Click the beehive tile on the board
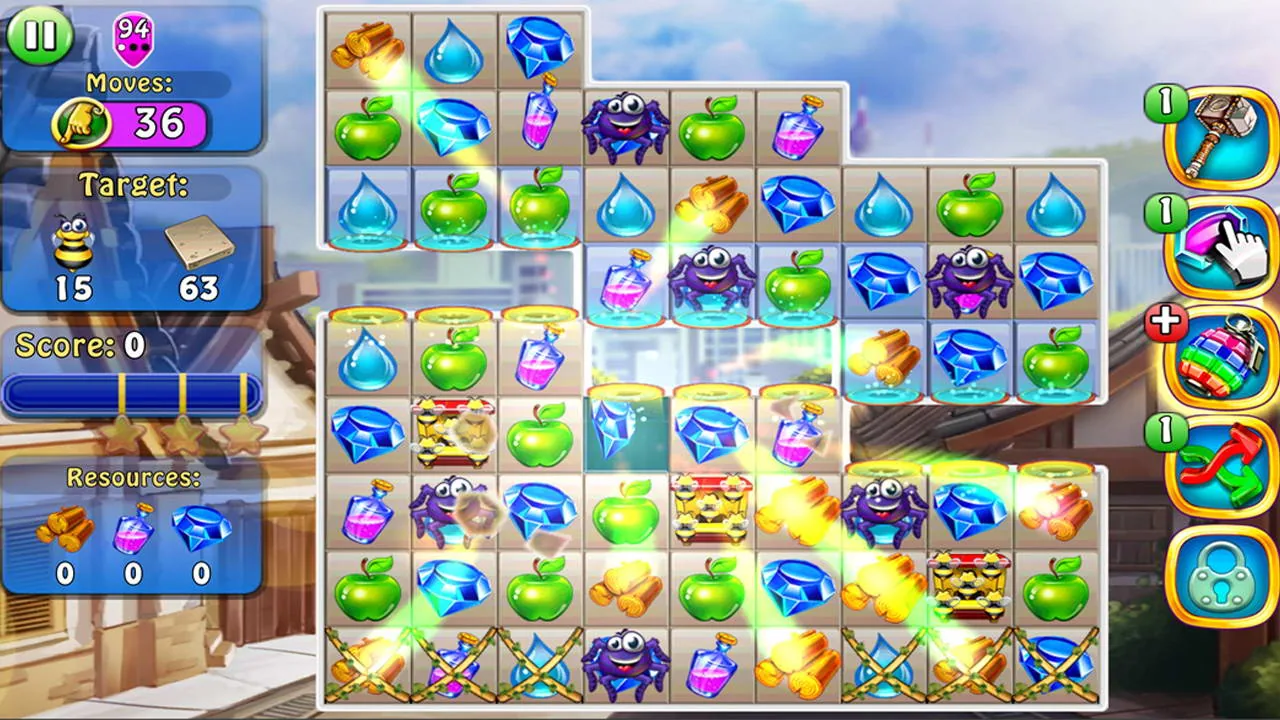Screen dimensions: 1280x720 (x=712, y=510)
